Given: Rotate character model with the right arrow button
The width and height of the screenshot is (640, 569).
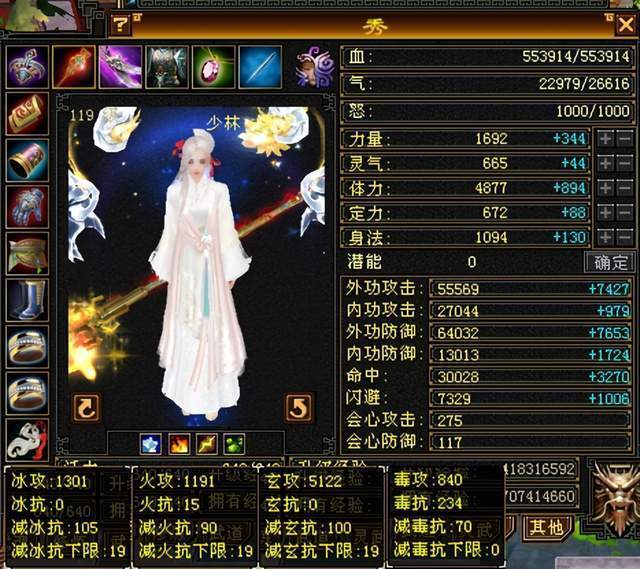Looking at the screenshot, I should (299, 407).
